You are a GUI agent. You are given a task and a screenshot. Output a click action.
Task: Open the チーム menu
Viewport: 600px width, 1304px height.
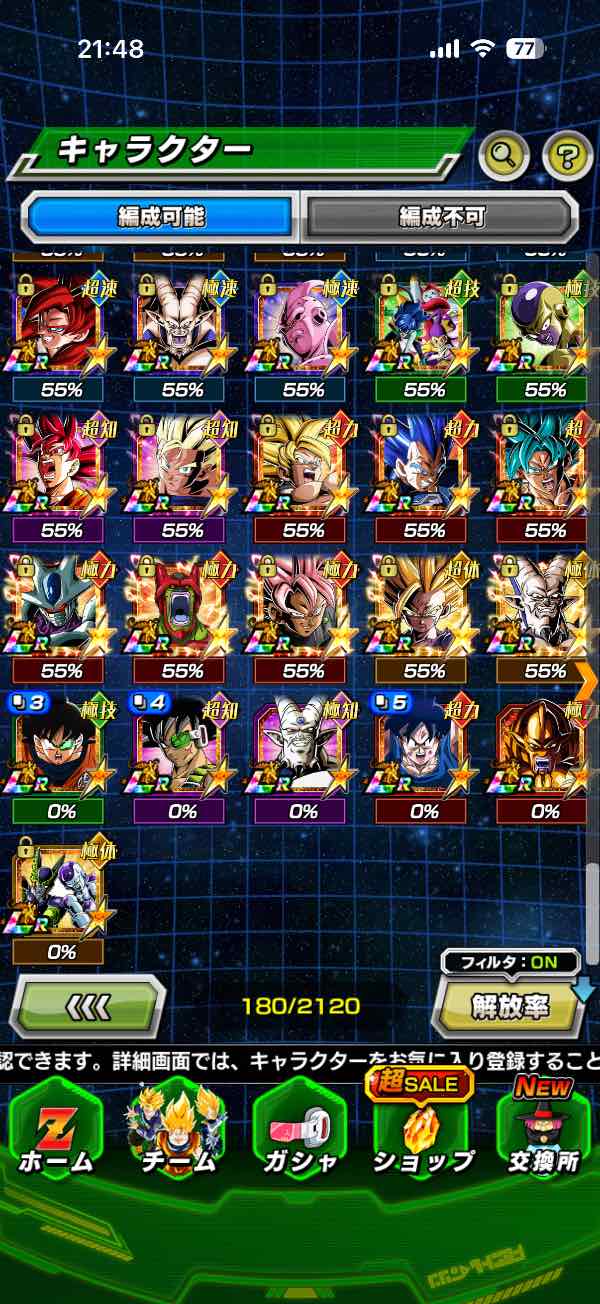click(x=180, y=1131)
